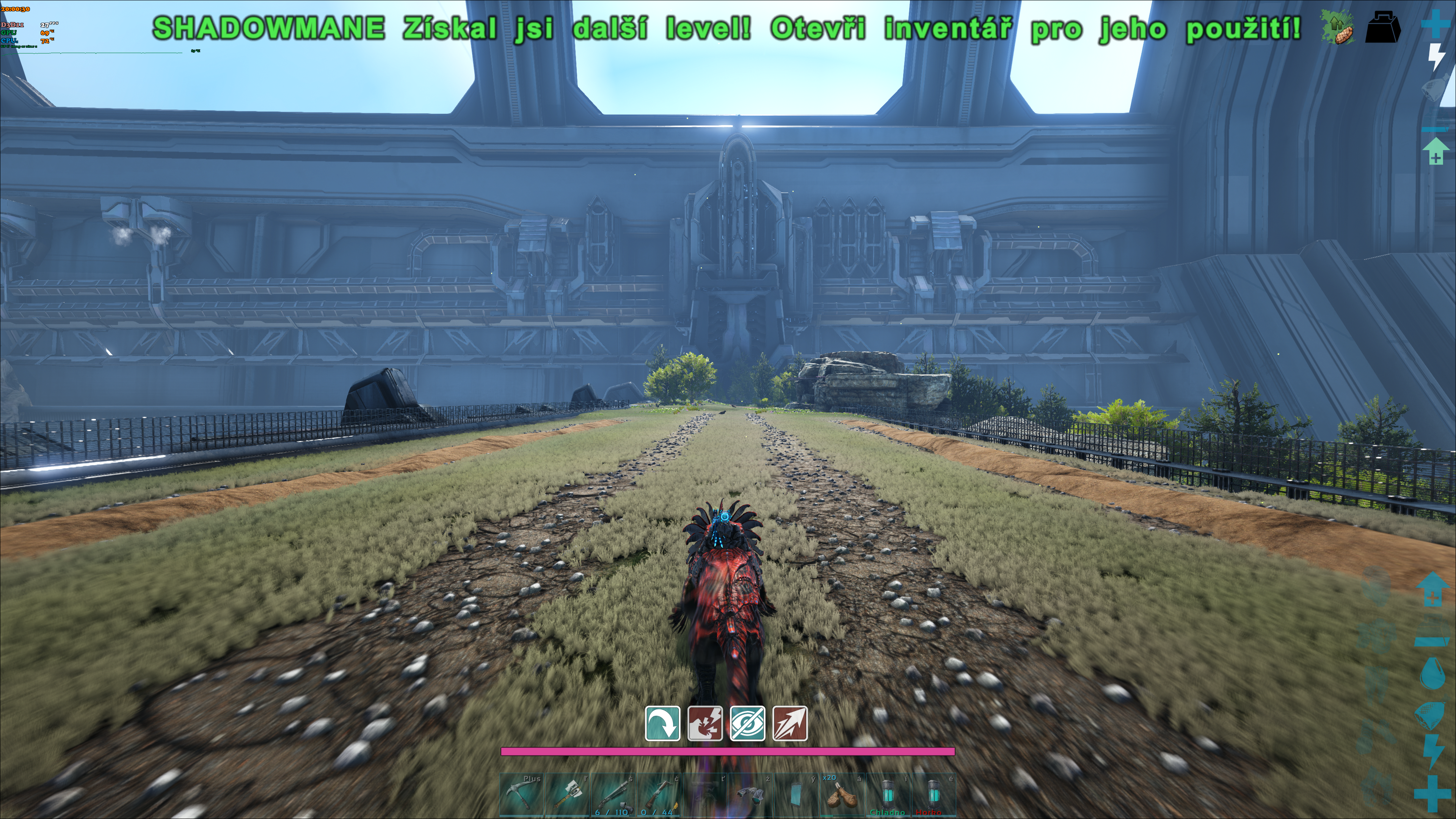
Task: Use the cooked meat x20 slot
Action: [841, 795]
